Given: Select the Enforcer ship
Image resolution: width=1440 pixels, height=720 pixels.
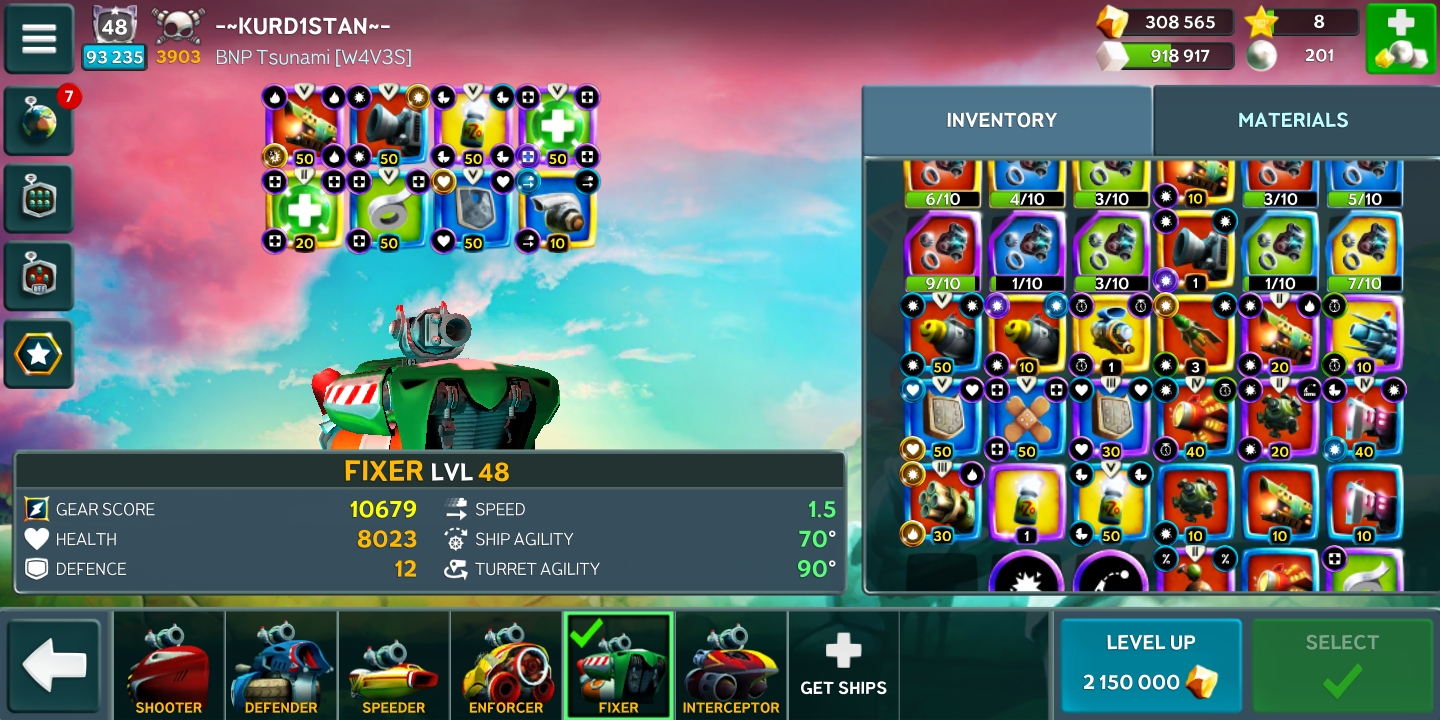Looking at the screenshot, I should [x=506, y=666].
